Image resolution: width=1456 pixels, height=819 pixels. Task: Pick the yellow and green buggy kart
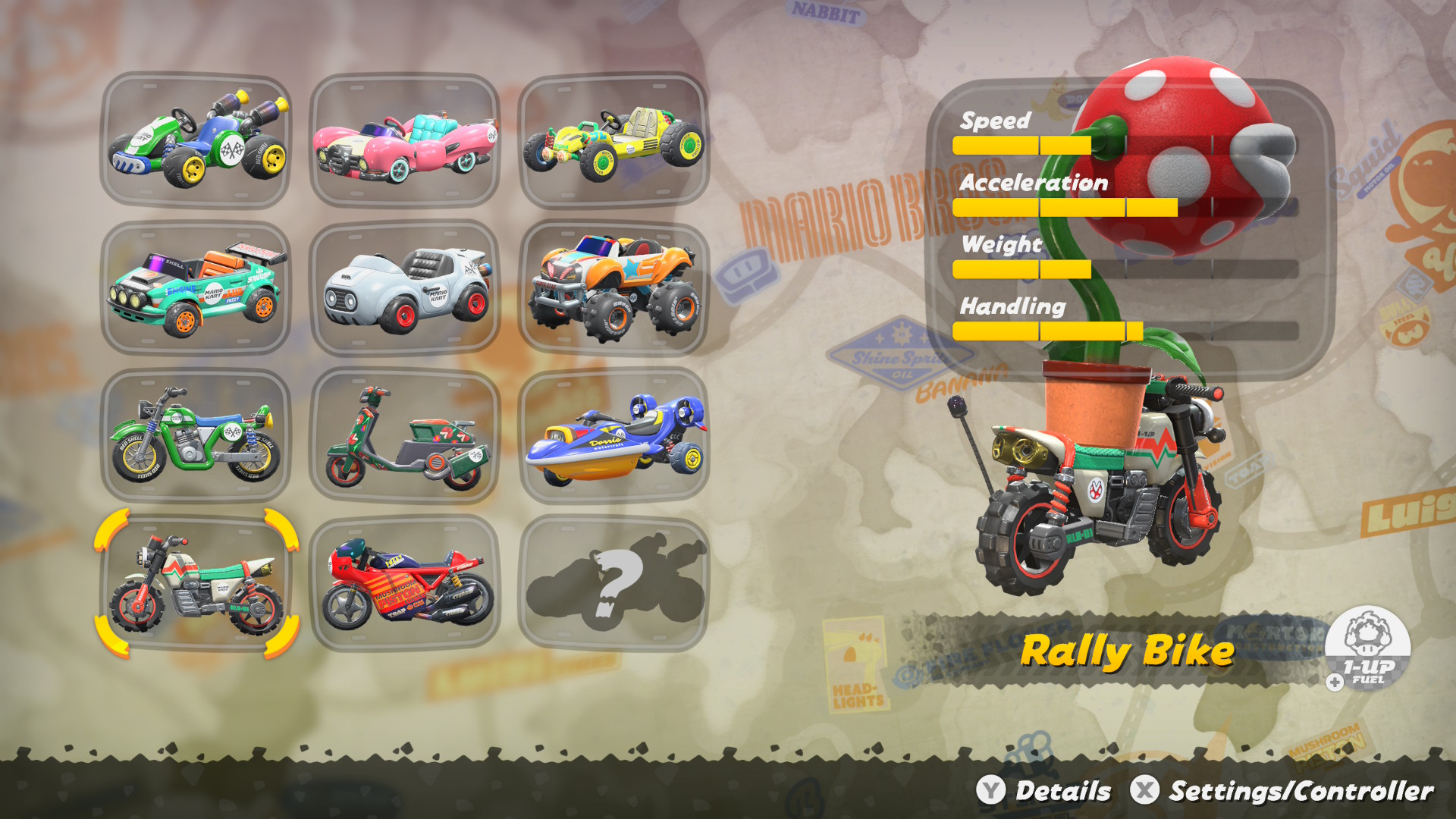613,140
